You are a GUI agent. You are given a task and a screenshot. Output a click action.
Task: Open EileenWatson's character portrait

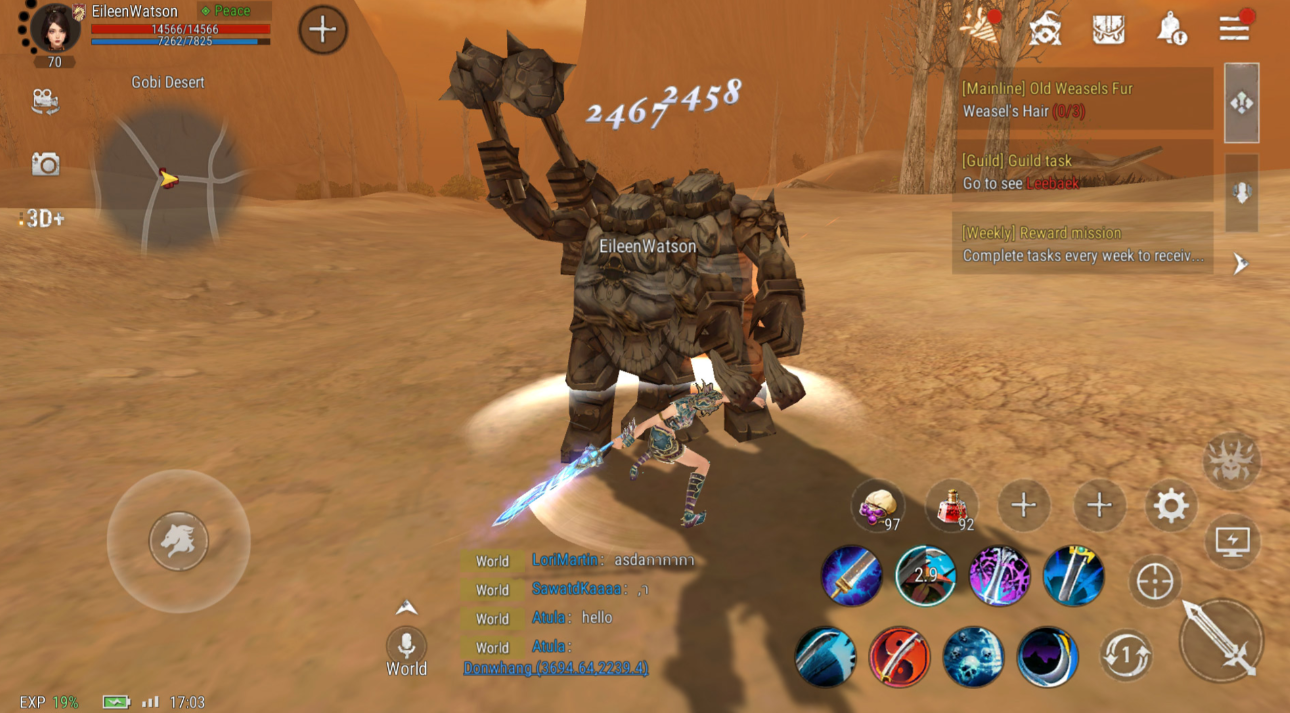(54, 28)
